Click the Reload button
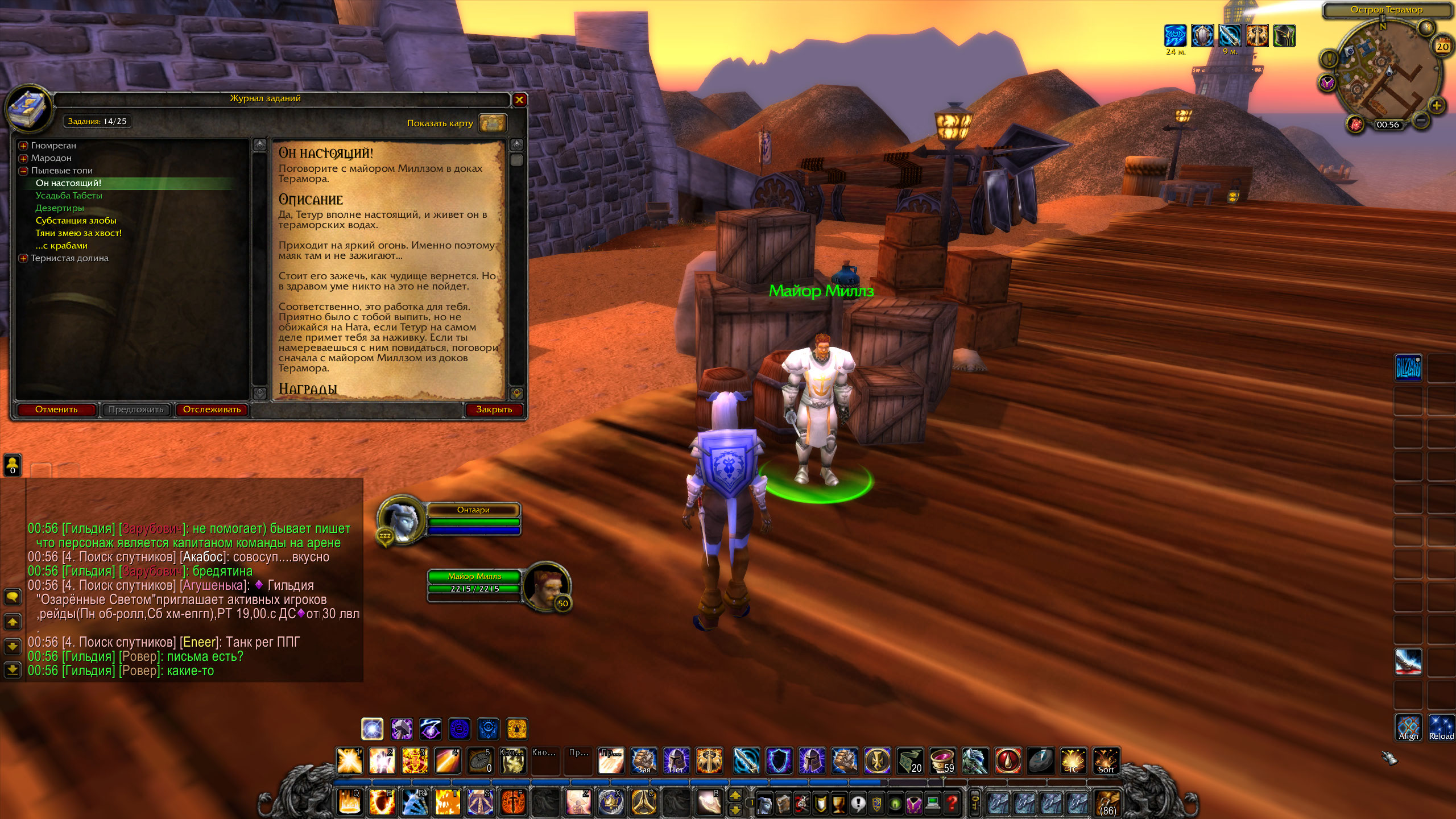The image size is (1456, 819). pos(1441,728)
